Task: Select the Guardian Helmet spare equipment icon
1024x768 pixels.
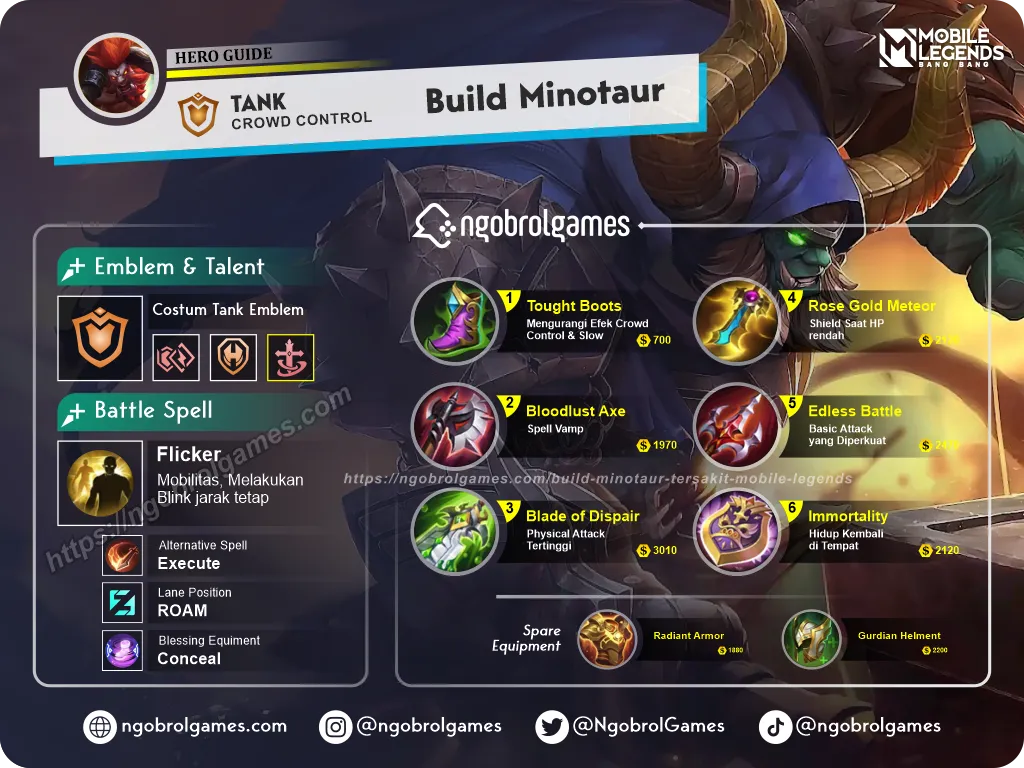Action: pyautogui.click(x=811, y=640)
